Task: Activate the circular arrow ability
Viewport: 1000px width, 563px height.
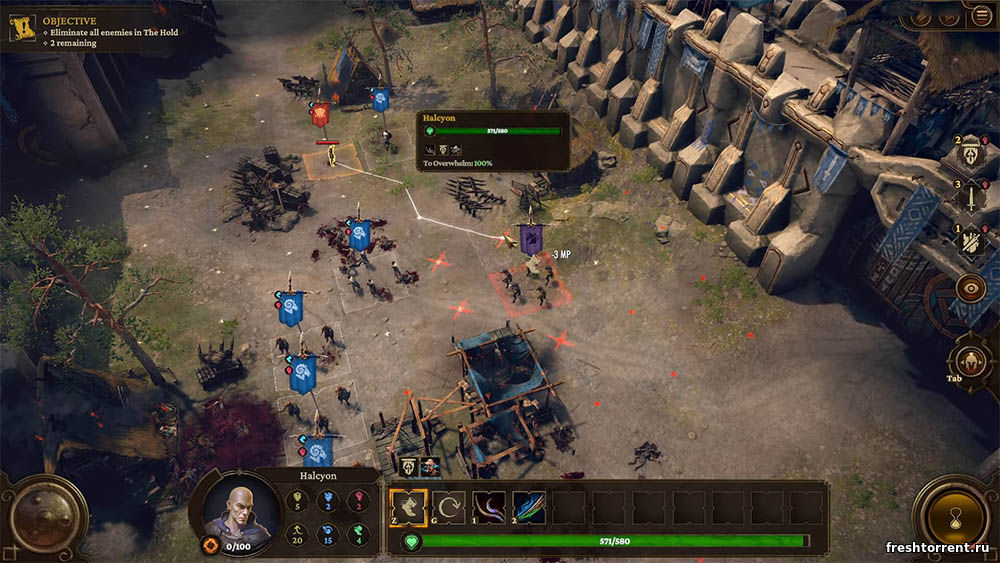Action: [x=449, y=507]
